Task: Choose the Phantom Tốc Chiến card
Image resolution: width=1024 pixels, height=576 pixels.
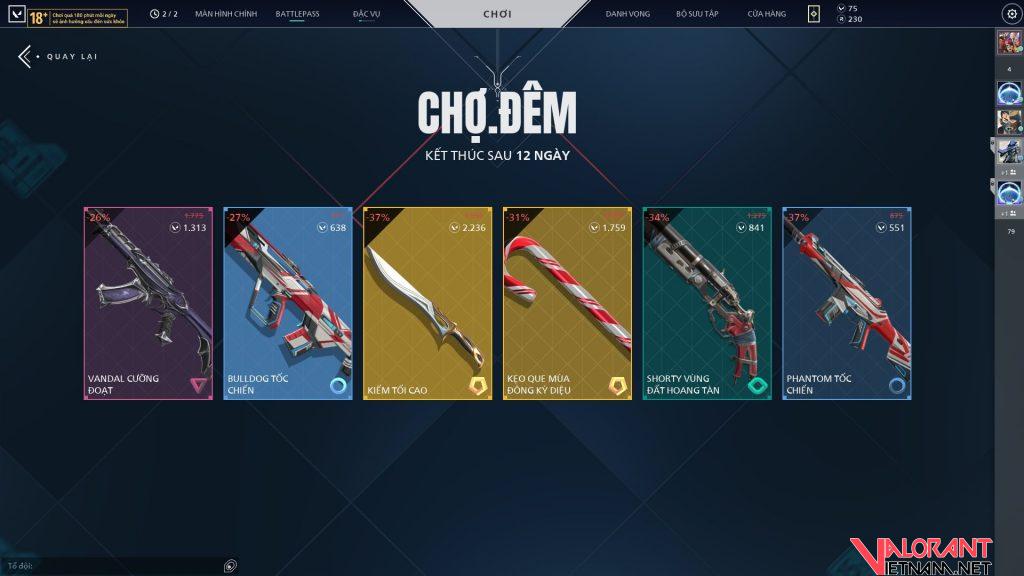Action: (x=847, y=304)
